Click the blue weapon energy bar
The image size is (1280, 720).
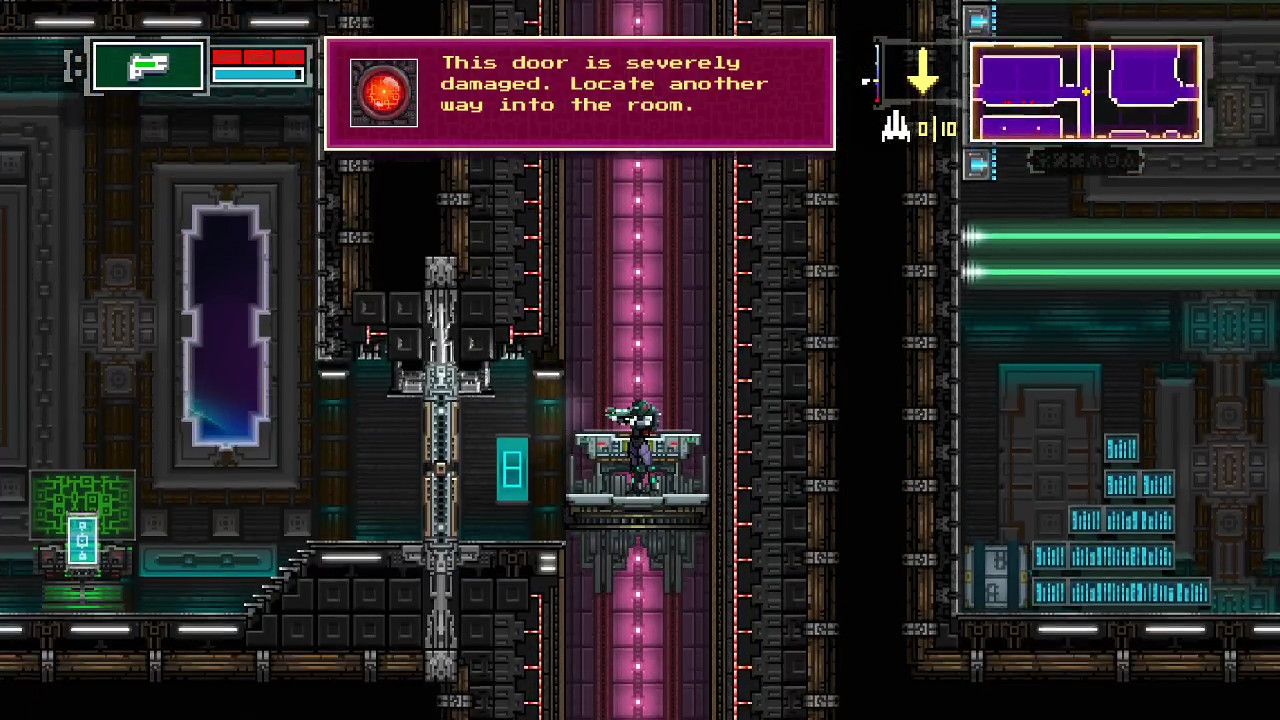tap(257, 75)
